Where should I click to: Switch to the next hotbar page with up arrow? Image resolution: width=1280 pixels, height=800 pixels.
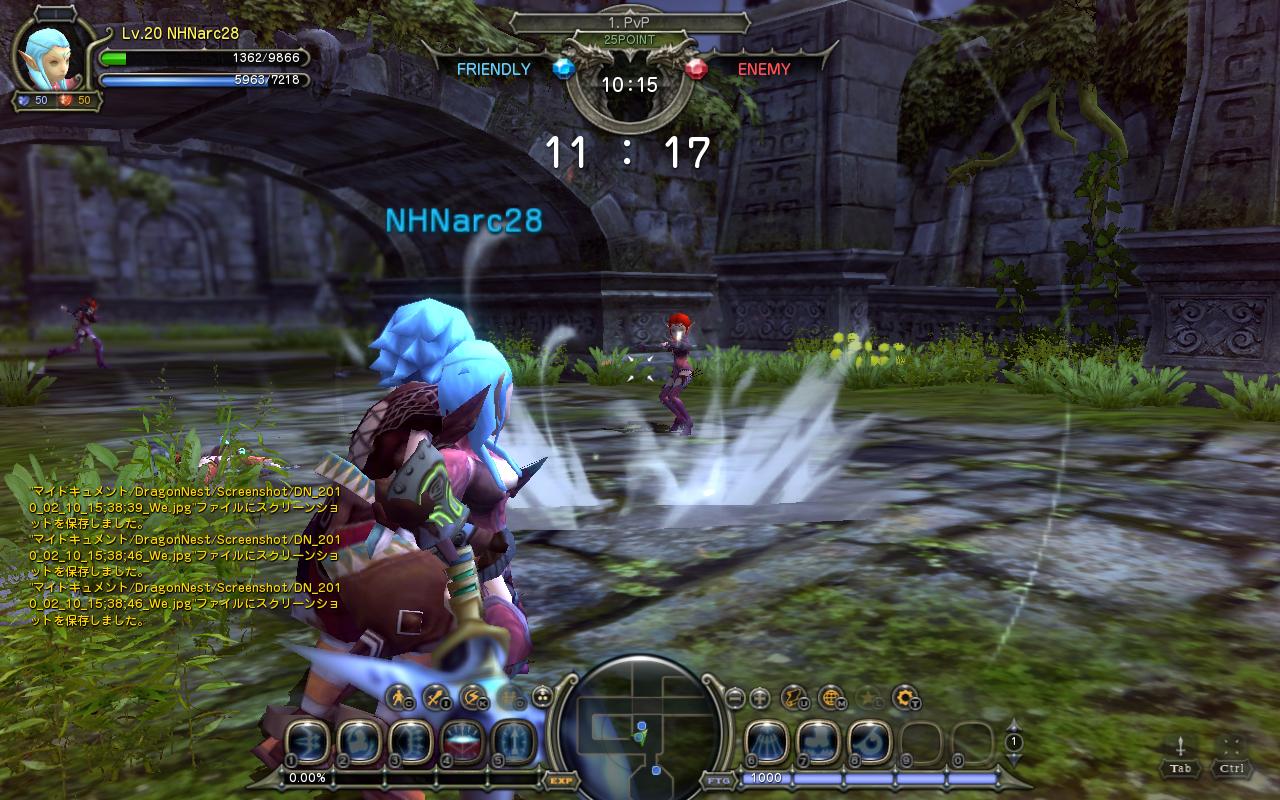1013,726
